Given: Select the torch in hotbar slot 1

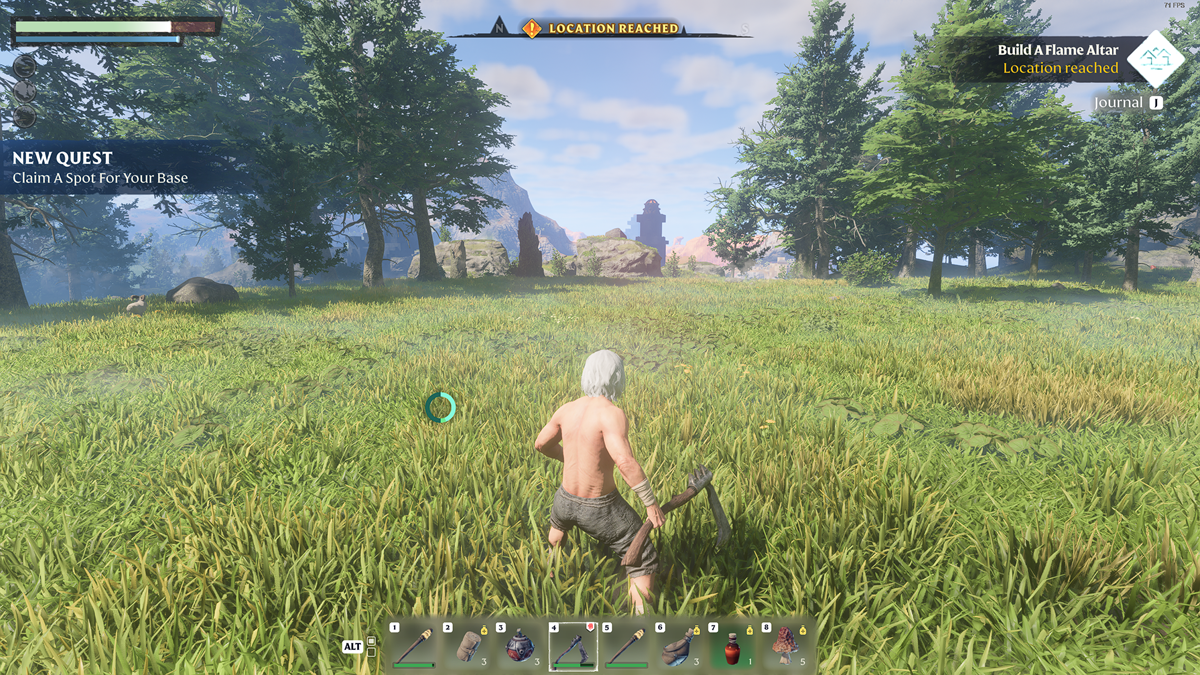Looking at the screenshot, I should tap(413, 646).
